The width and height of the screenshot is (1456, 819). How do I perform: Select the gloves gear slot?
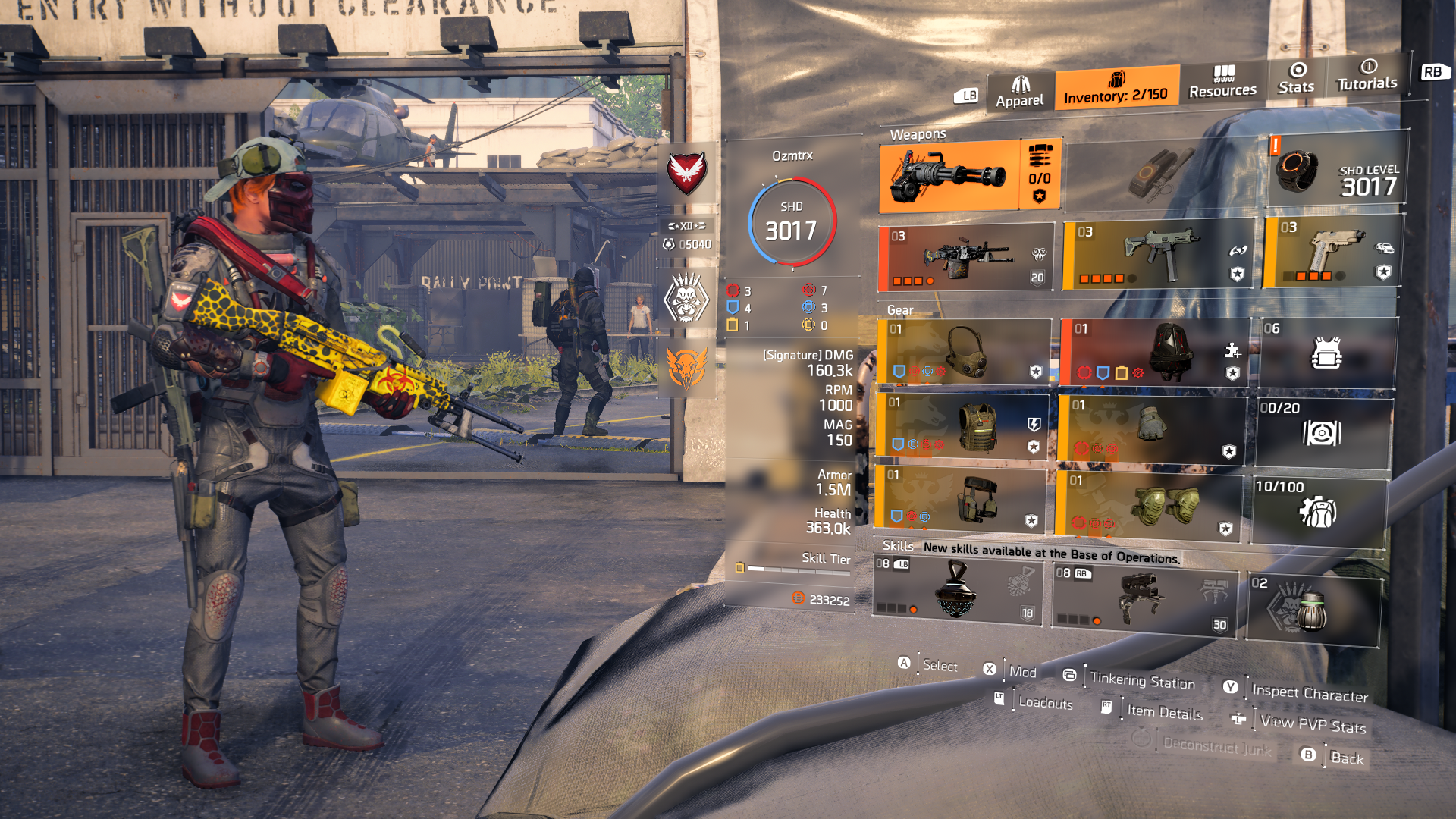tap(1150, 428)
